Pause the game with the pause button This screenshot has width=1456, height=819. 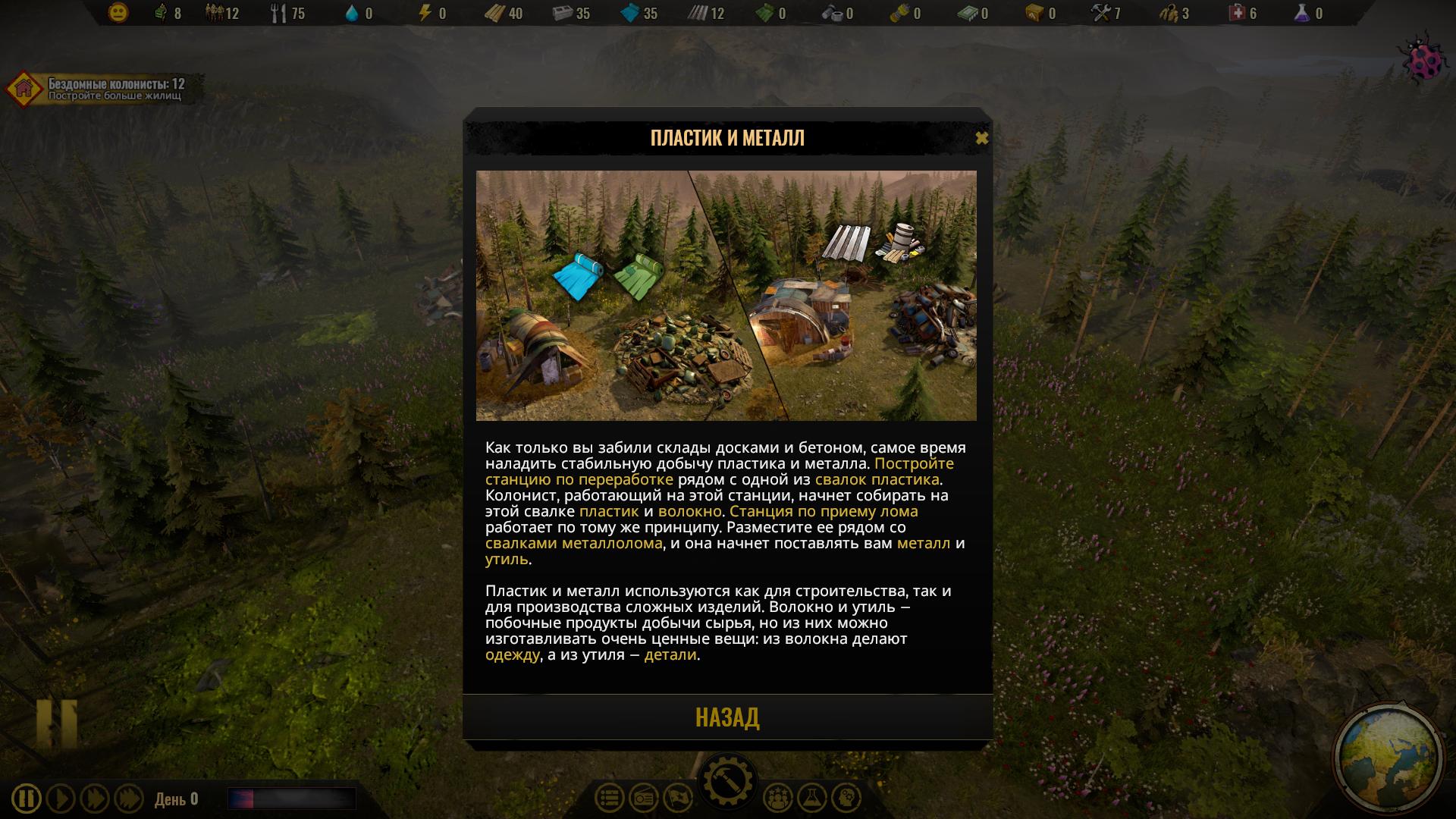pyautogui.click(x=27, y=799)
